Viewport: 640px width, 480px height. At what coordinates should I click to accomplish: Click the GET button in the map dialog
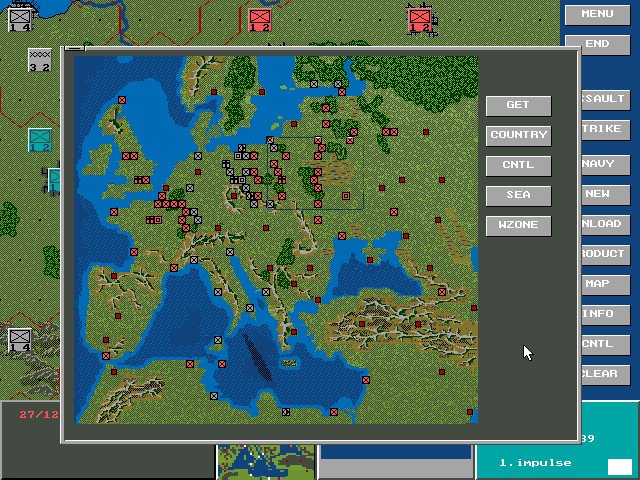point(518,105)
